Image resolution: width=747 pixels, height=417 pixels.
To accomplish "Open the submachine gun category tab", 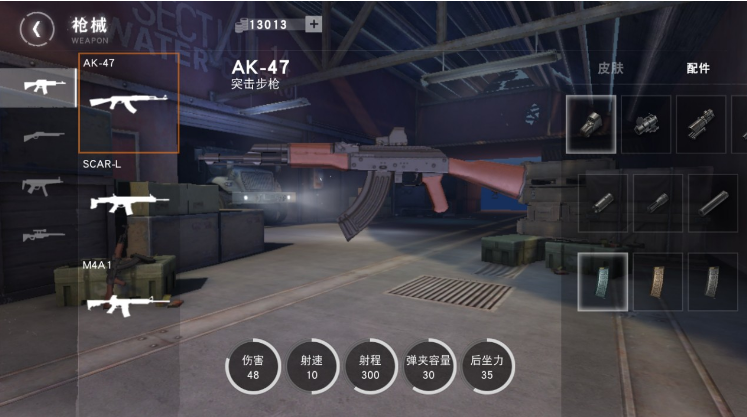I will 41,186.
